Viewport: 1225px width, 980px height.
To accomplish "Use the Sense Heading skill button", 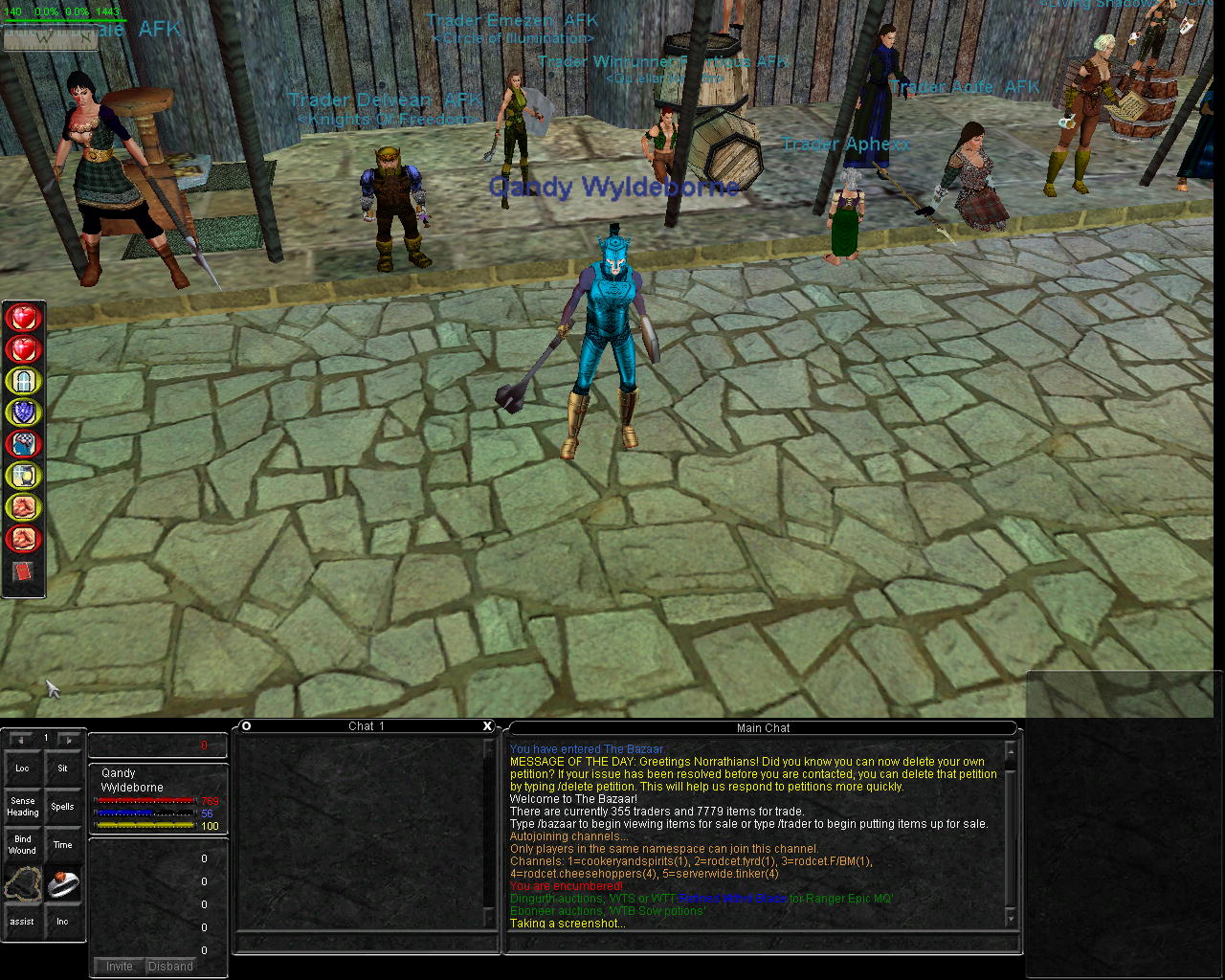I will [22, 807].
